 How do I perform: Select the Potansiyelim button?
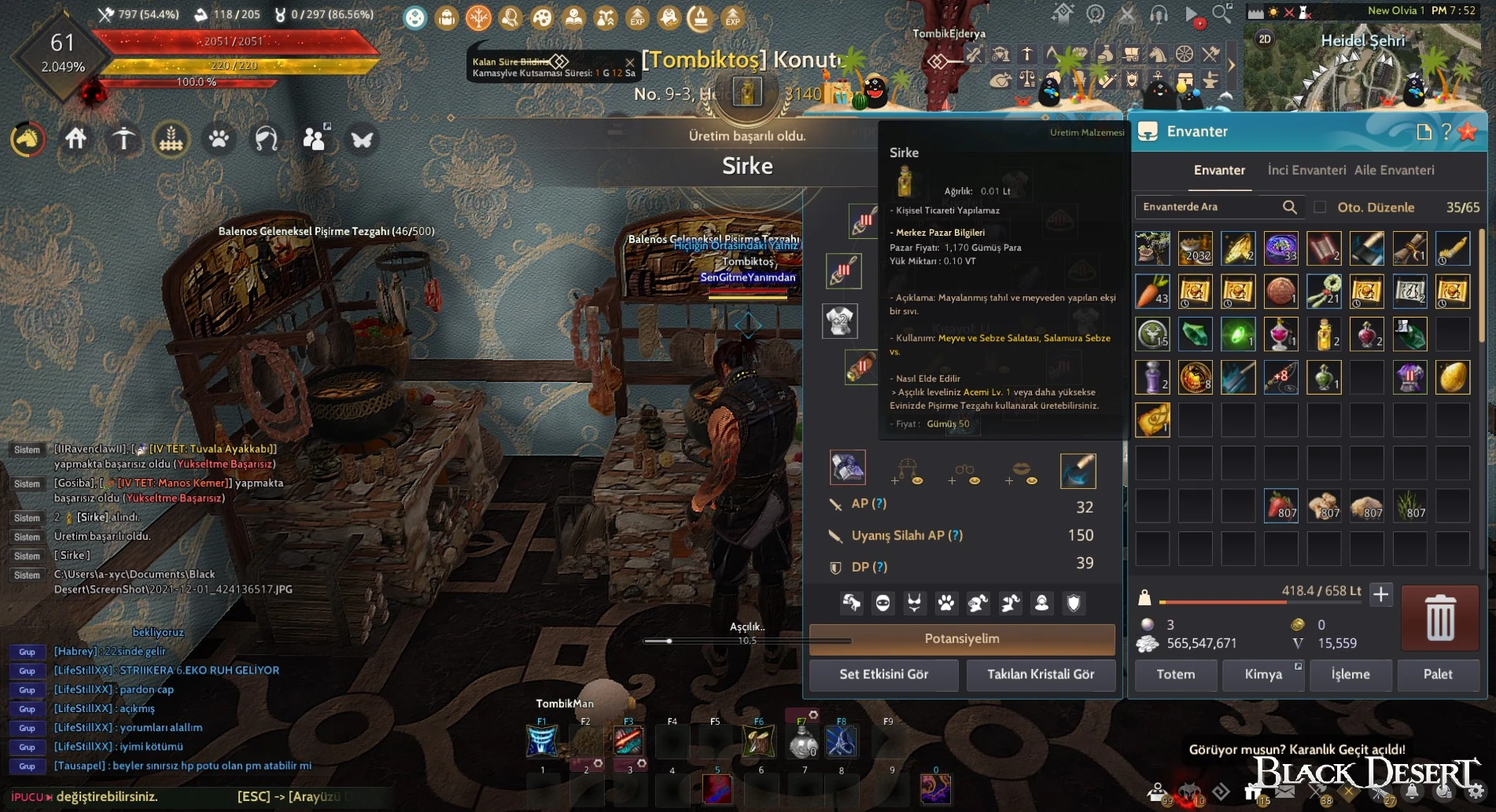pos(962,639)
